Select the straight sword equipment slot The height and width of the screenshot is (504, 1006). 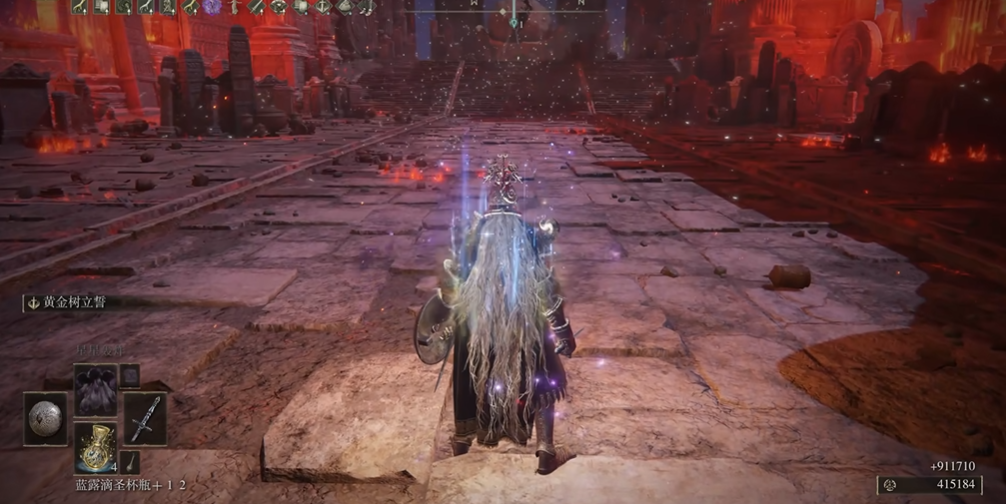(x=144, y=419)
